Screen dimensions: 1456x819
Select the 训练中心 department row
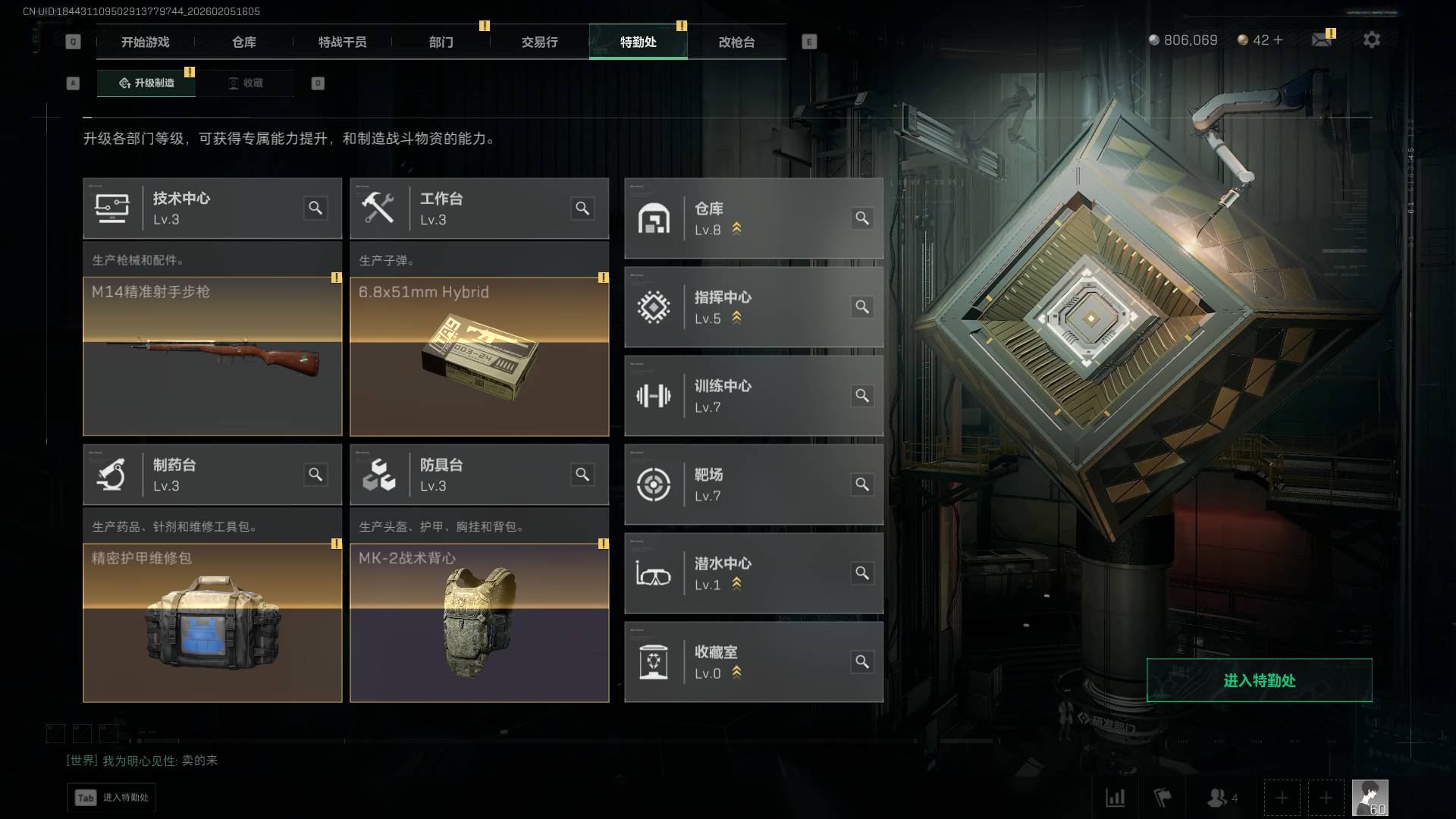[x=753, y=396]
